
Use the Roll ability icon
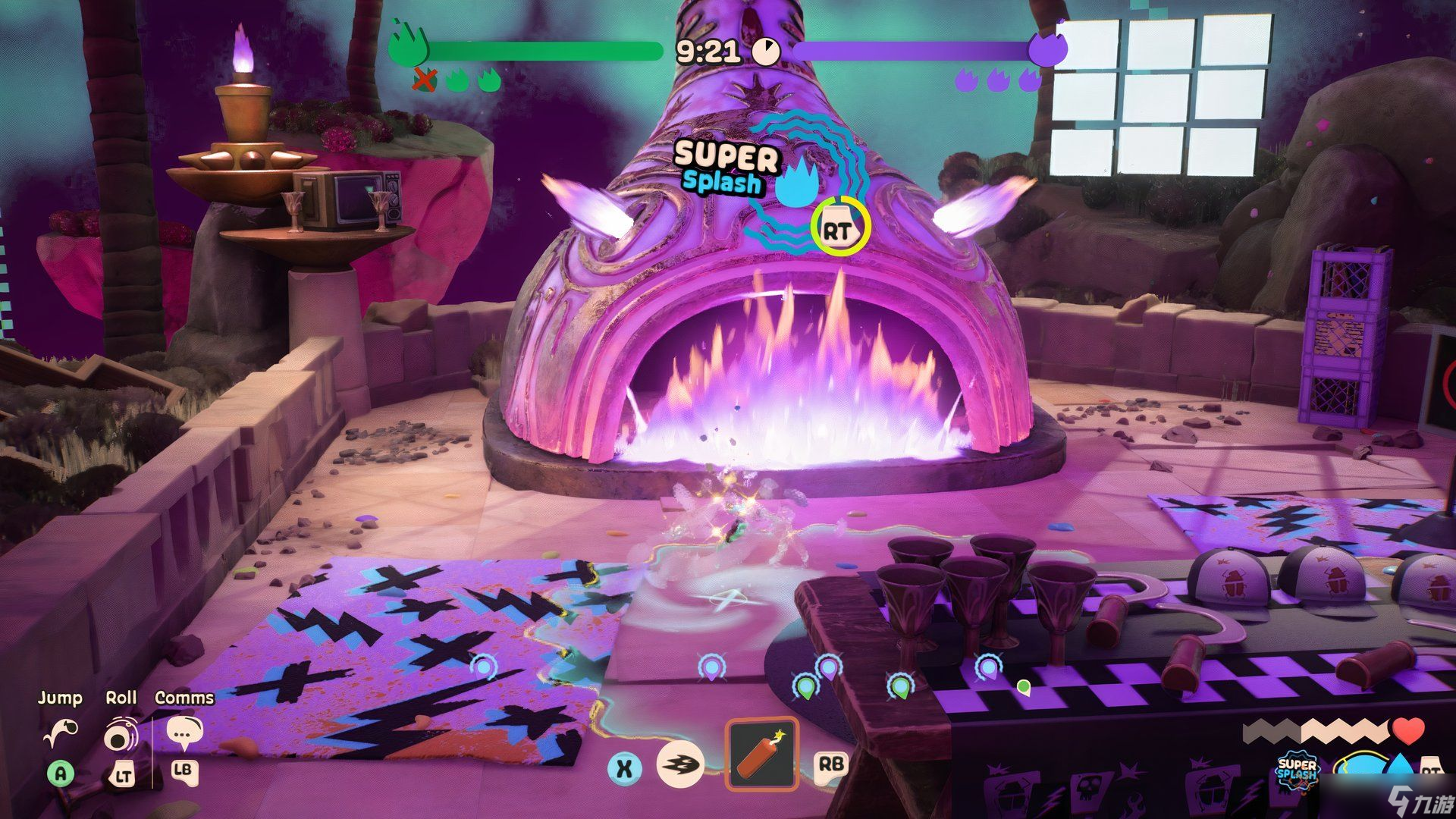(x=121, y=734)
